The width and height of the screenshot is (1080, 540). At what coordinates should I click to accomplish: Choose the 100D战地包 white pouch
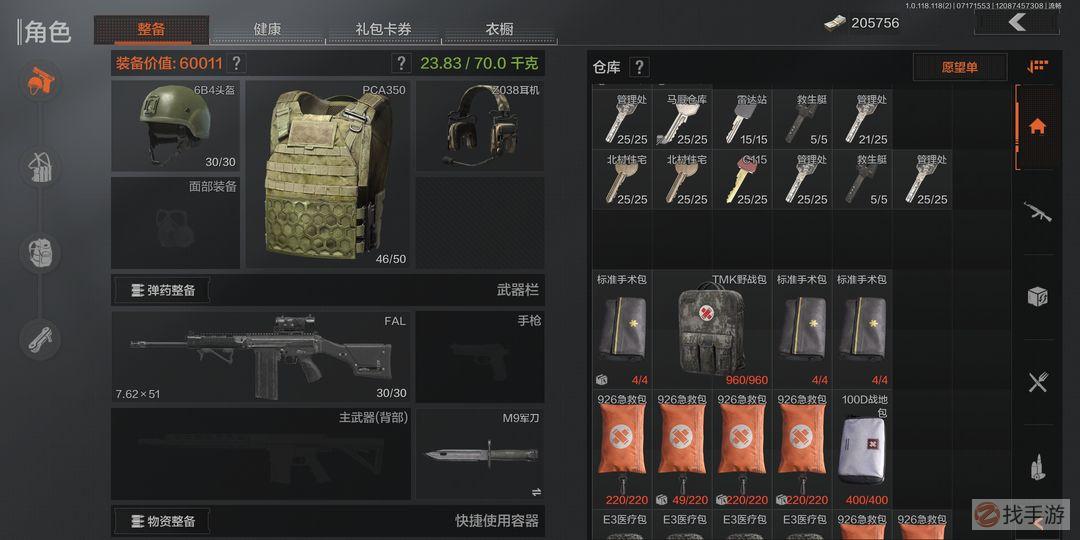point(861,448)
